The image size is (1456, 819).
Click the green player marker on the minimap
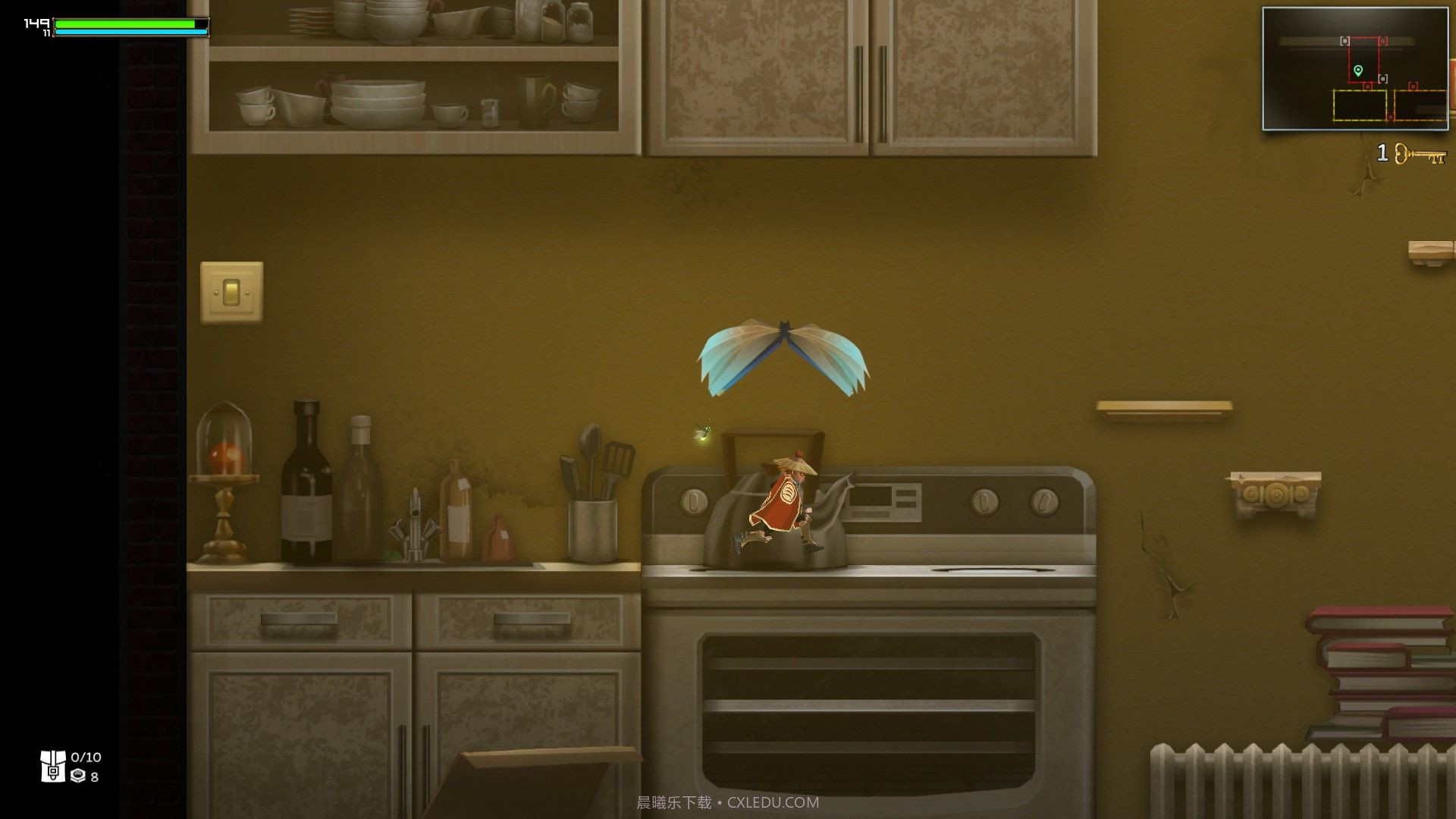tap(1358, 71)
